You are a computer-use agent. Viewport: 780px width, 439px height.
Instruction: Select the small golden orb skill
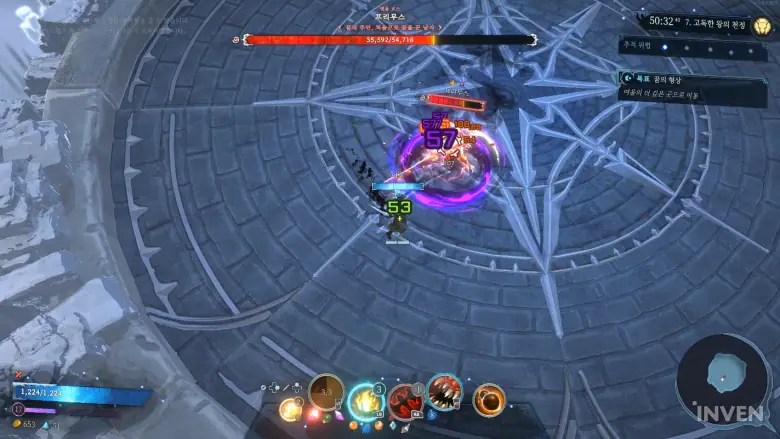point(290,408)
